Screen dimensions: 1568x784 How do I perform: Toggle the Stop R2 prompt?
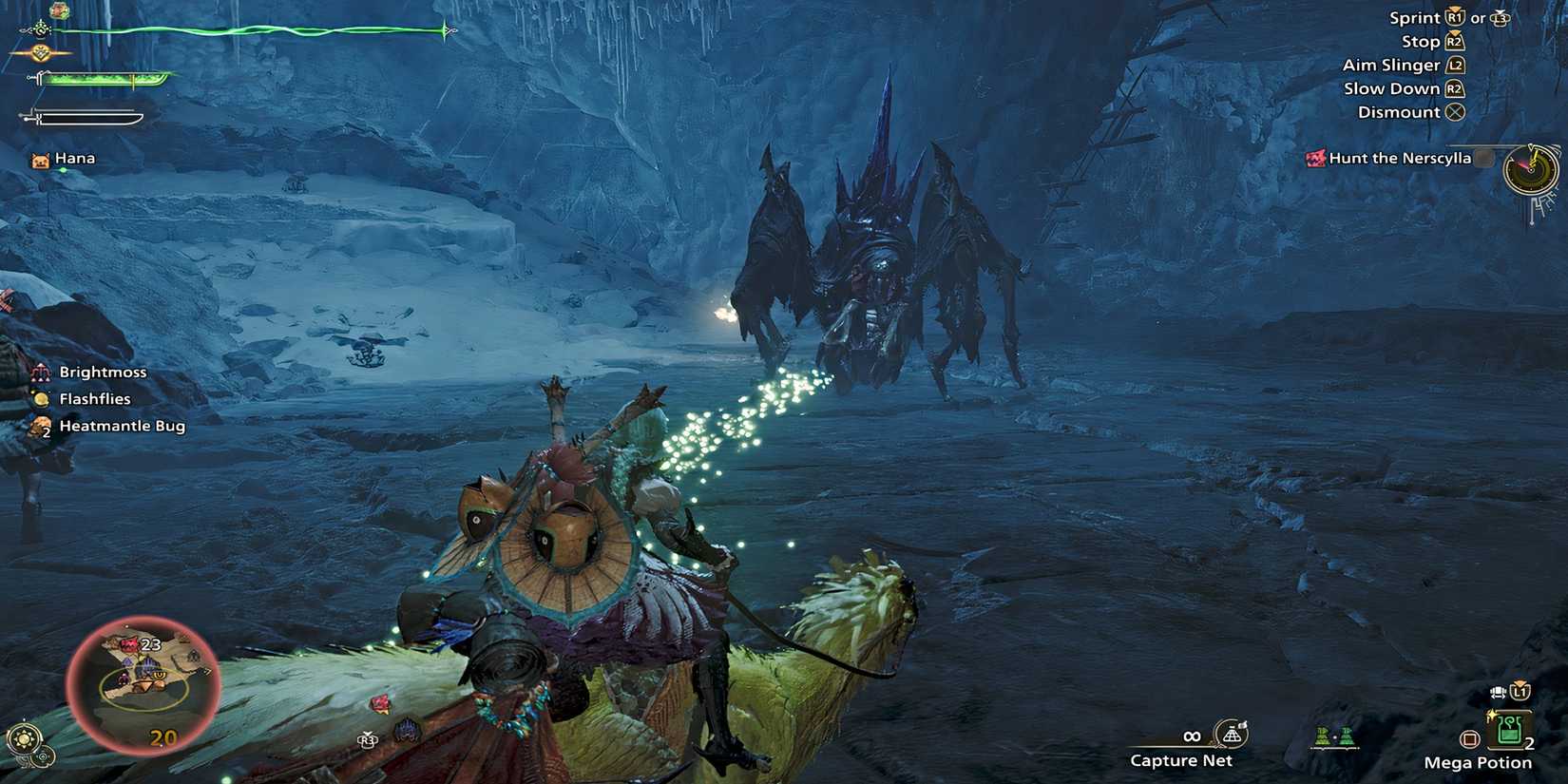(x=1454, y=40)
